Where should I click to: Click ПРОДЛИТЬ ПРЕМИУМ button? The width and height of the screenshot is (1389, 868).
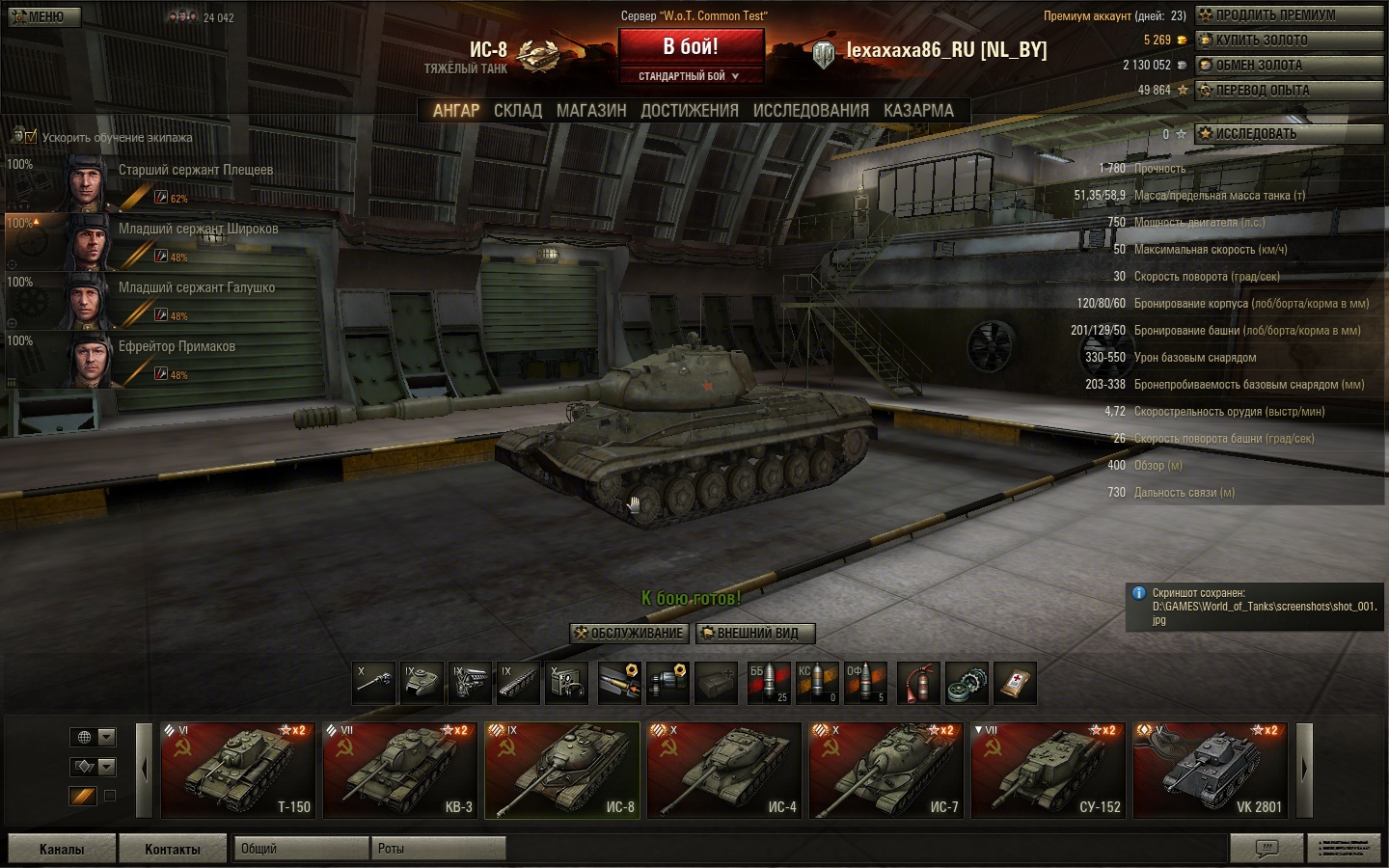pyautogui.click(x=1289, y=15)
